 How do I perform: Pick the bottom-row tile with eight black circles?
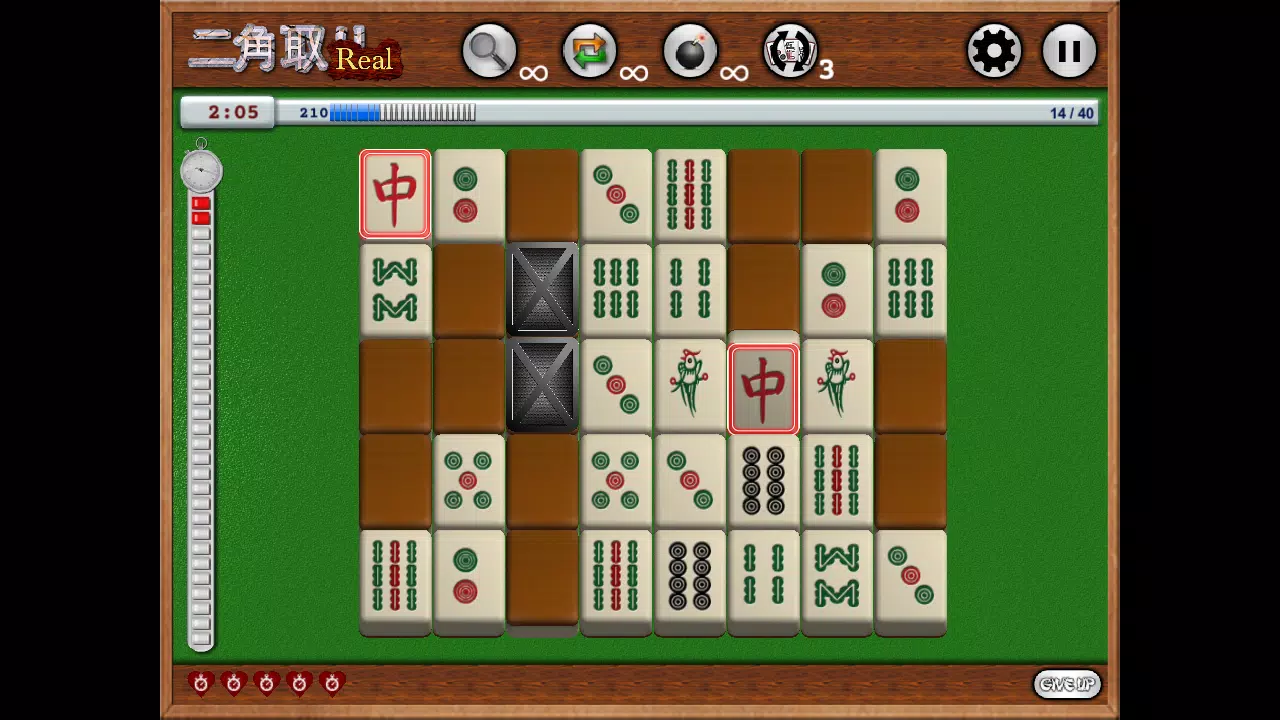[x=690, y=576]
